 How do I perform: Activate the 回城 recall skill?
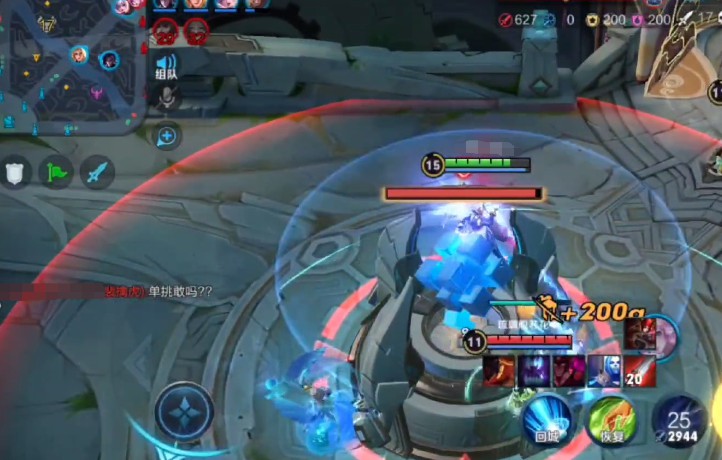tap(546, 419)
